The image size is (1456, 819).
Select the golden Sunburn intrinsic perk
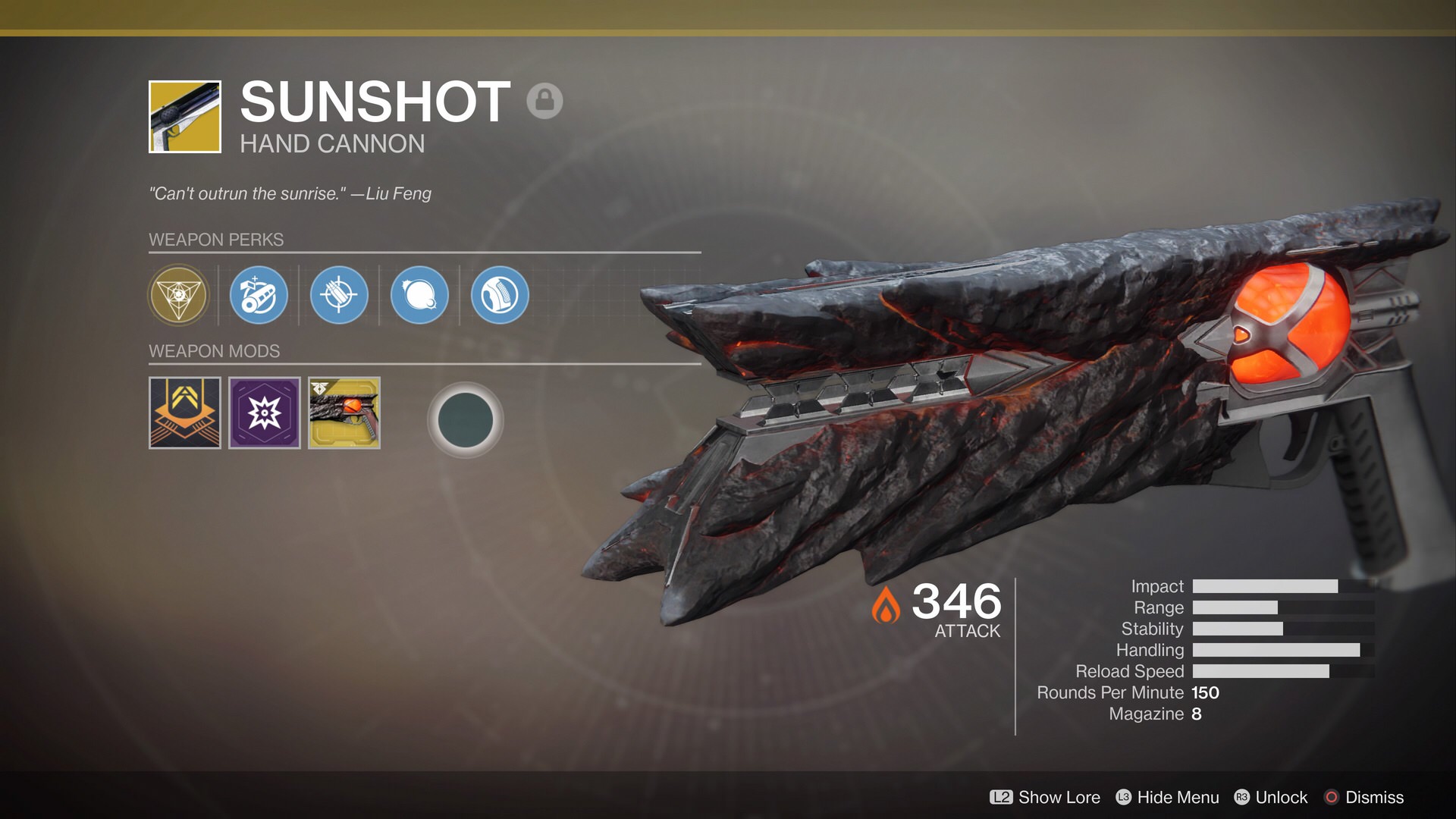tap(178, 295)
